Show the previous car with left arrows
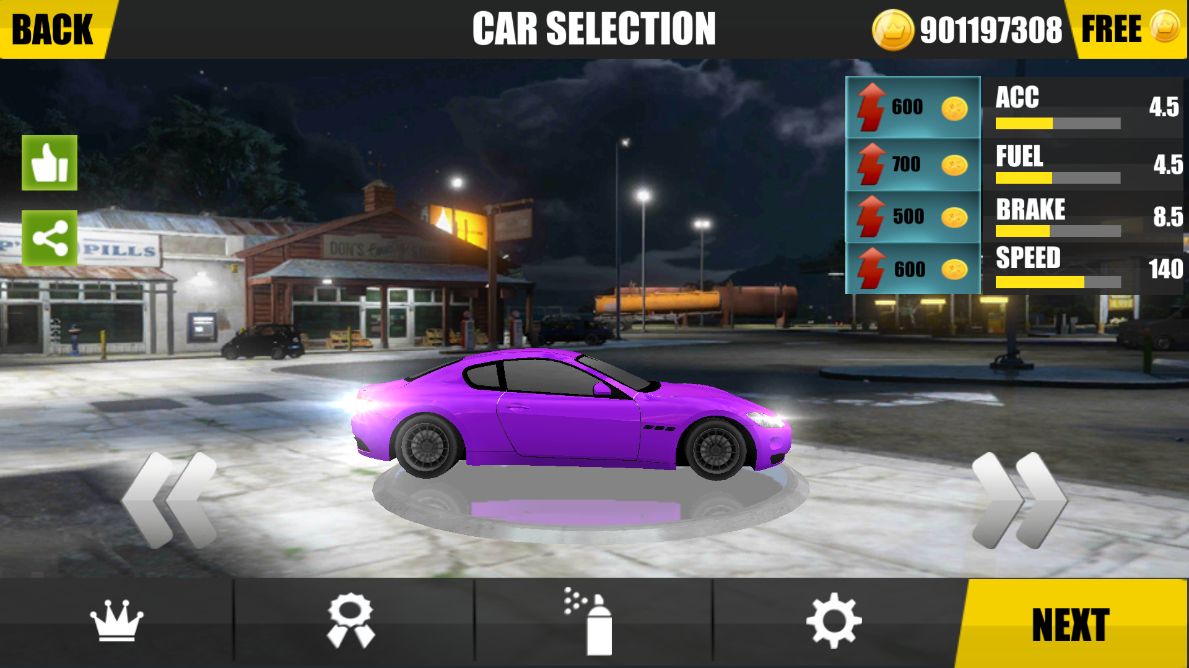 point(169,500)
